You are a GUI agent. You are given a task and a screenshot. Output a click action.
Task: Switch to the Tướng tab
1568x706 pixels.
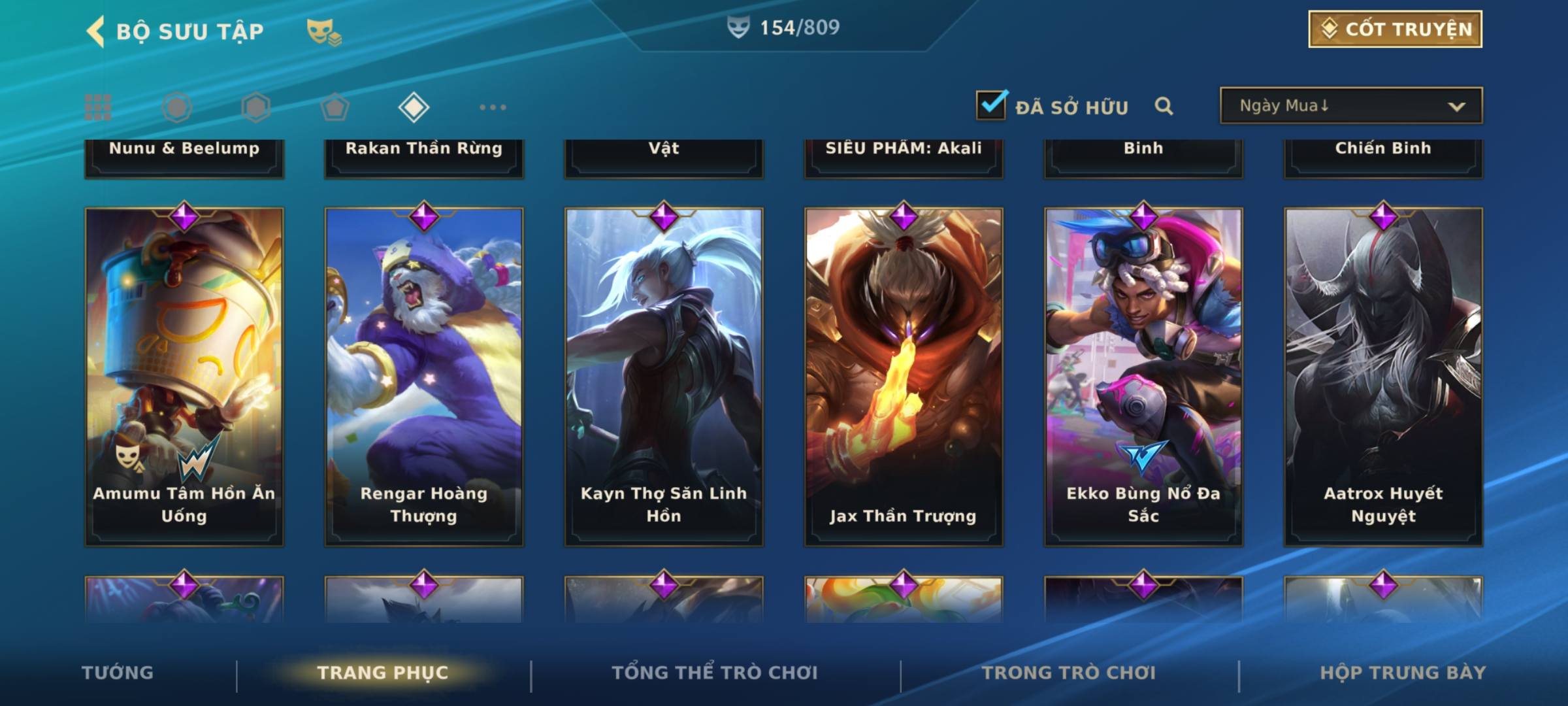coord(118,673)
